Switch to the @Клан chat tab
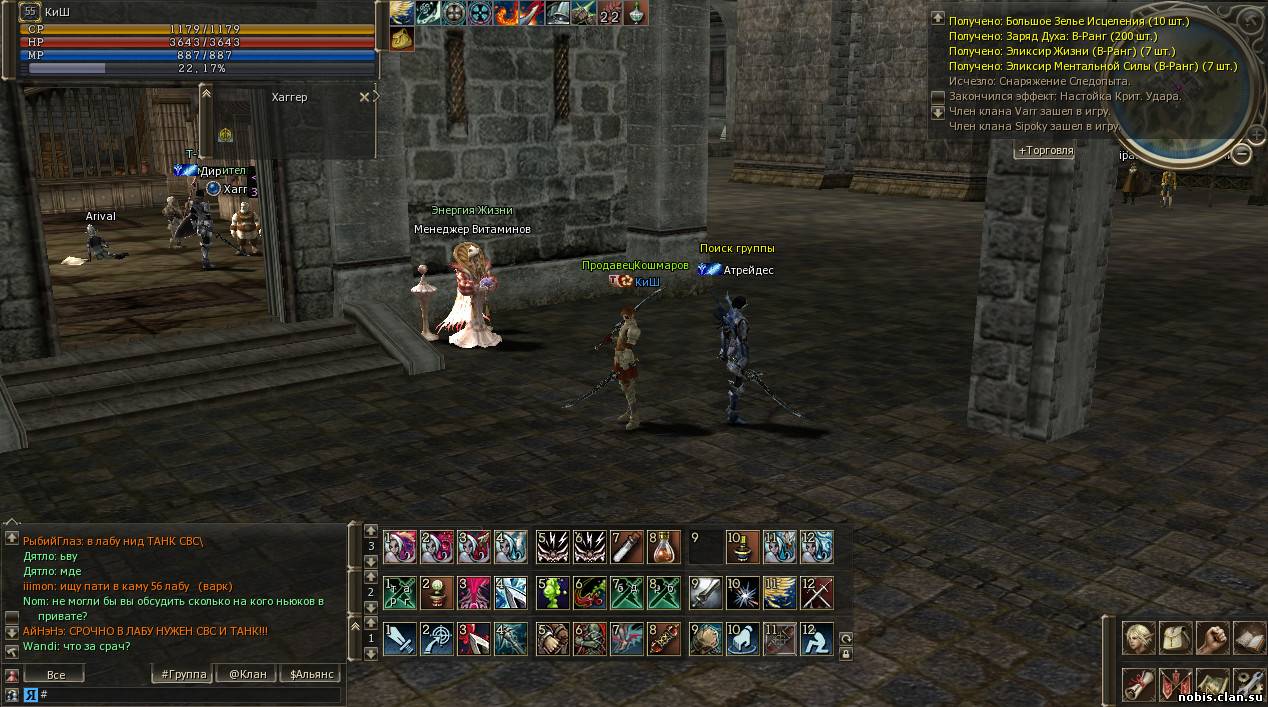Image resolution: width=1268 pixels, height=707 pixels. pos(247,675)
